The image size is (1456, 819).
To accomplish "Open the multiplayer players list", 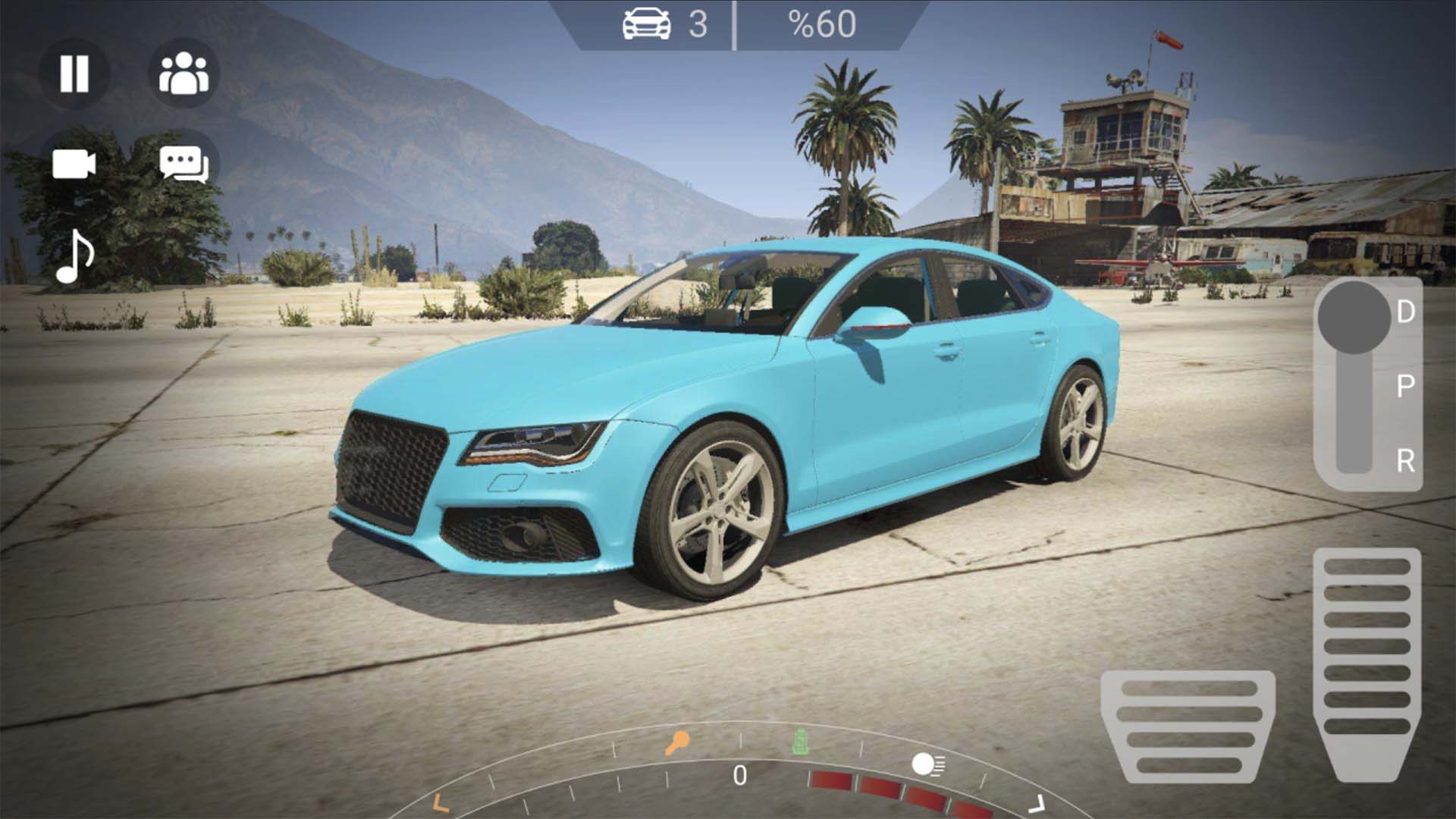I will (x=184, y=74).
